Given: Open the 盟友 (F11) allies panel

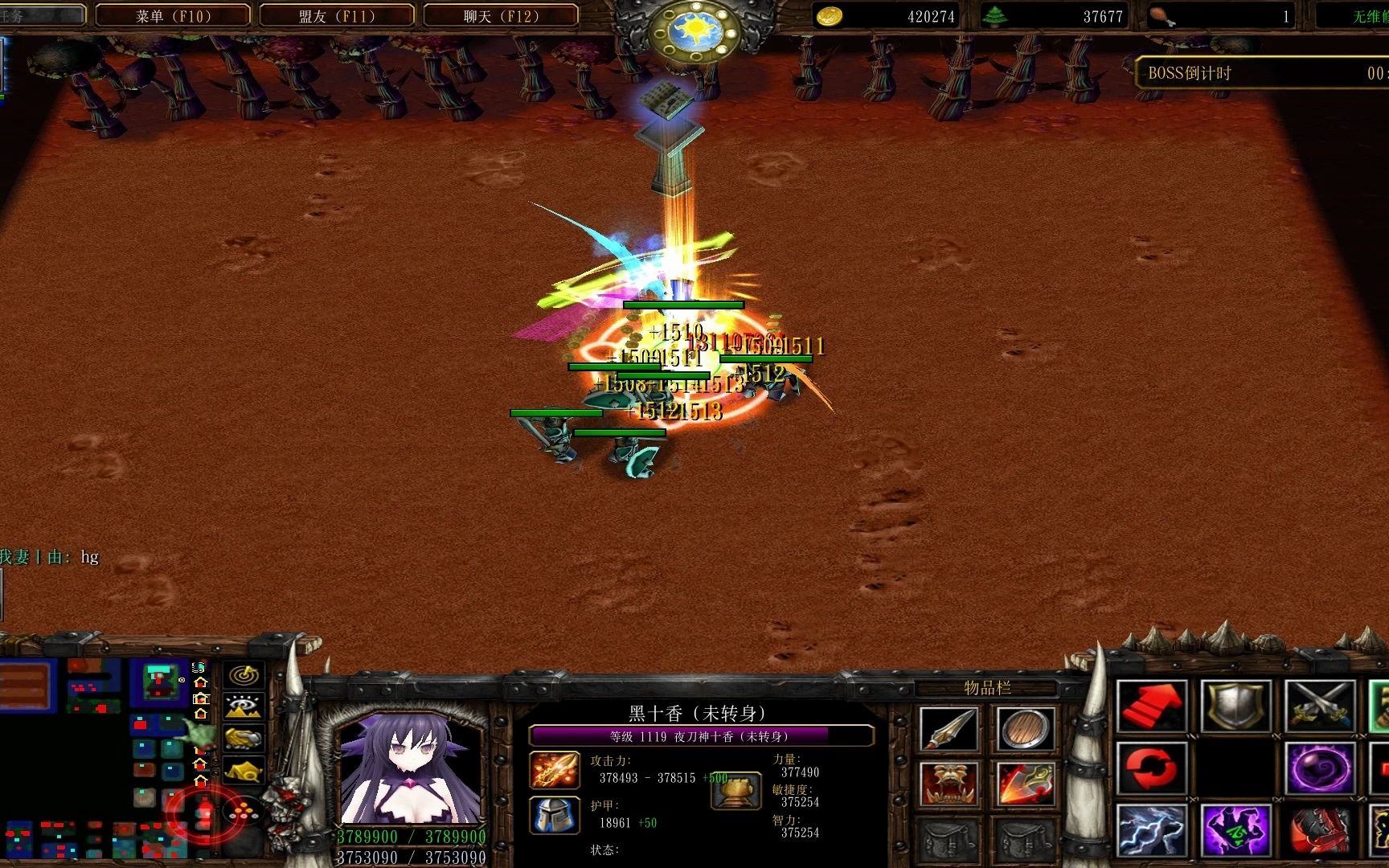Looking at the screenshot, I should pos(335,14).
